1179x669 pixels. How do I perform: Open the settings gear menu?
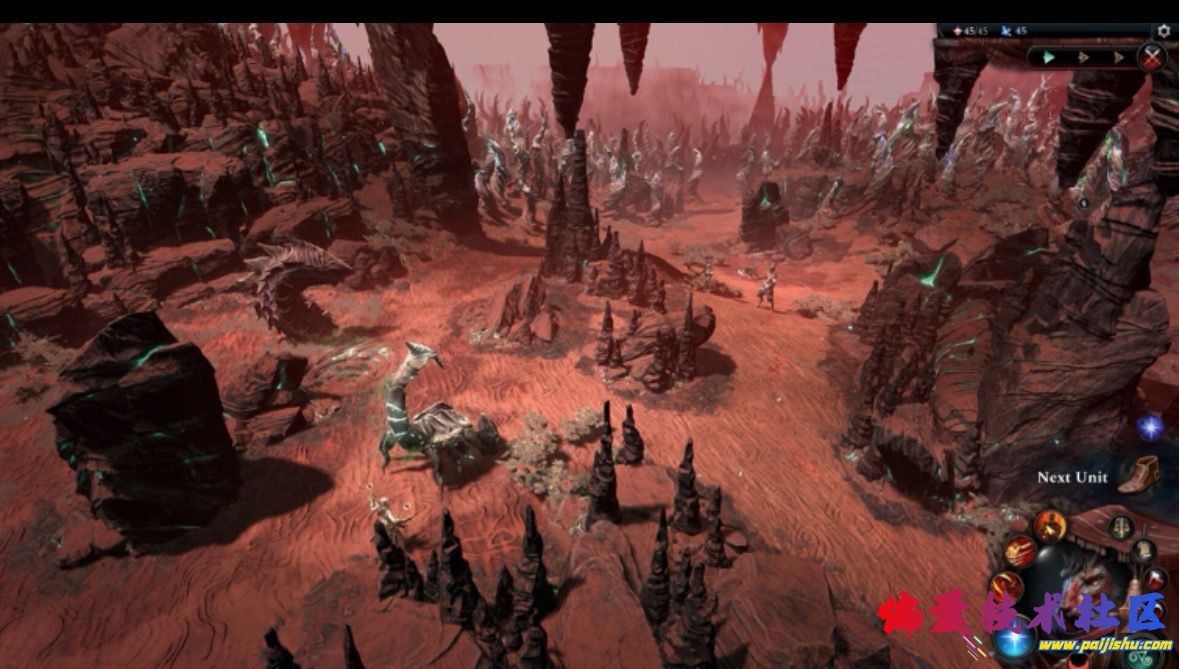click(1163, 31)
